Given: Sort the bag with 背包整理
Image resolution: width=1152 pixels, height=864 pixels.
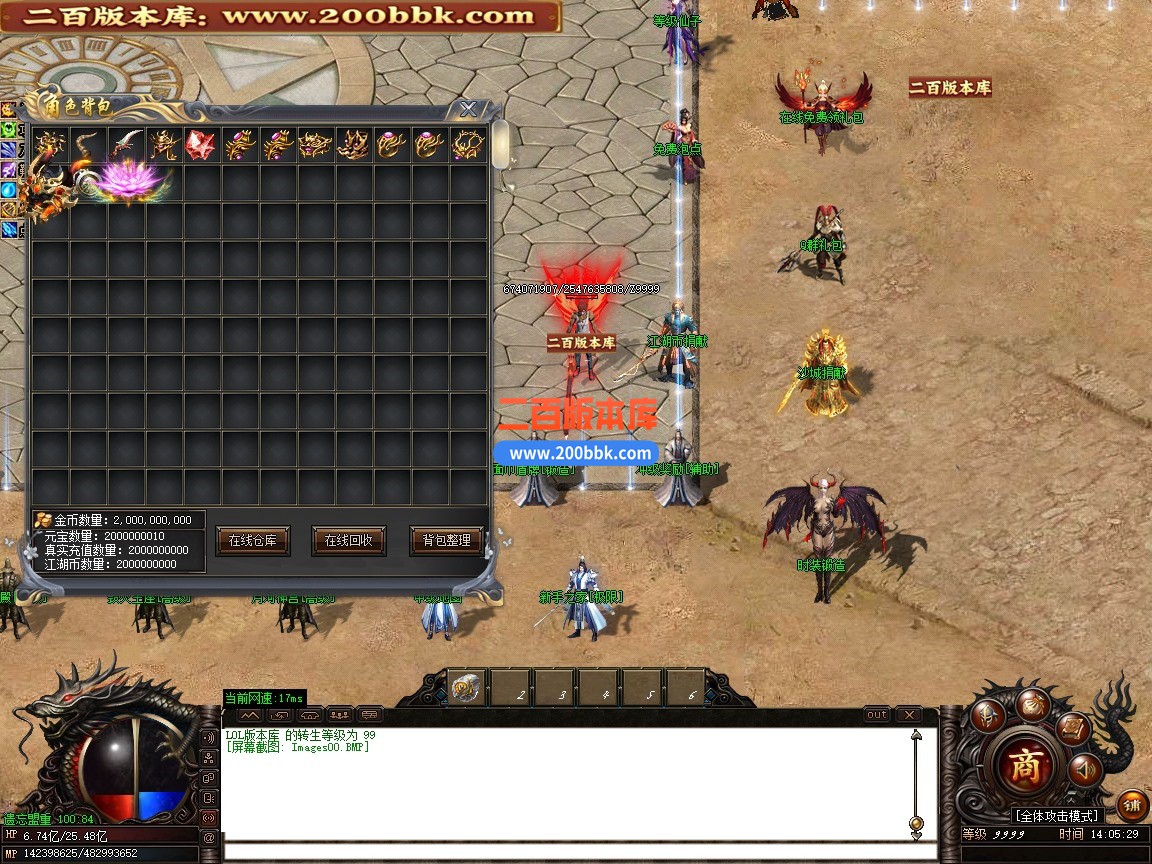Looking at the screenshot, I should pos(446,540).
